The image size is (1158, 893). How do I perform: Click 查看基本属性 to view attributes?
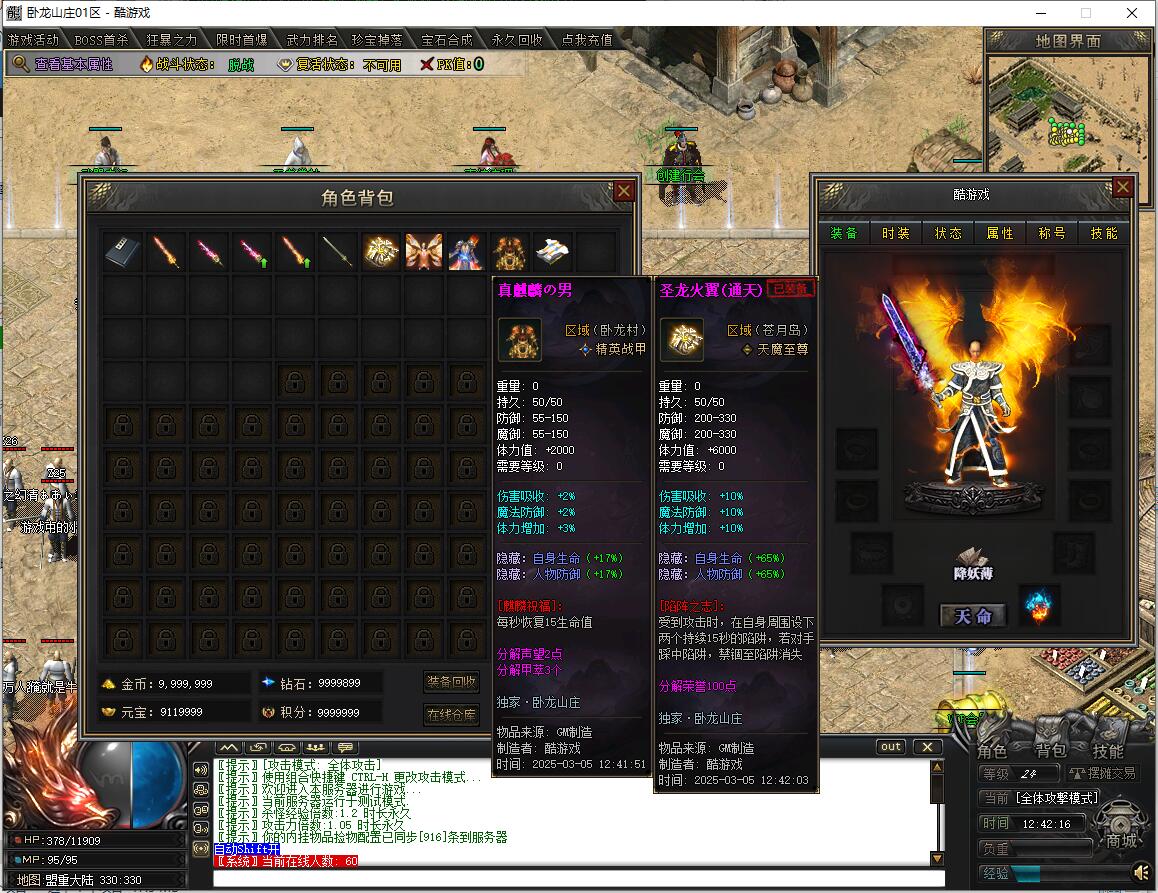(73, 64)
